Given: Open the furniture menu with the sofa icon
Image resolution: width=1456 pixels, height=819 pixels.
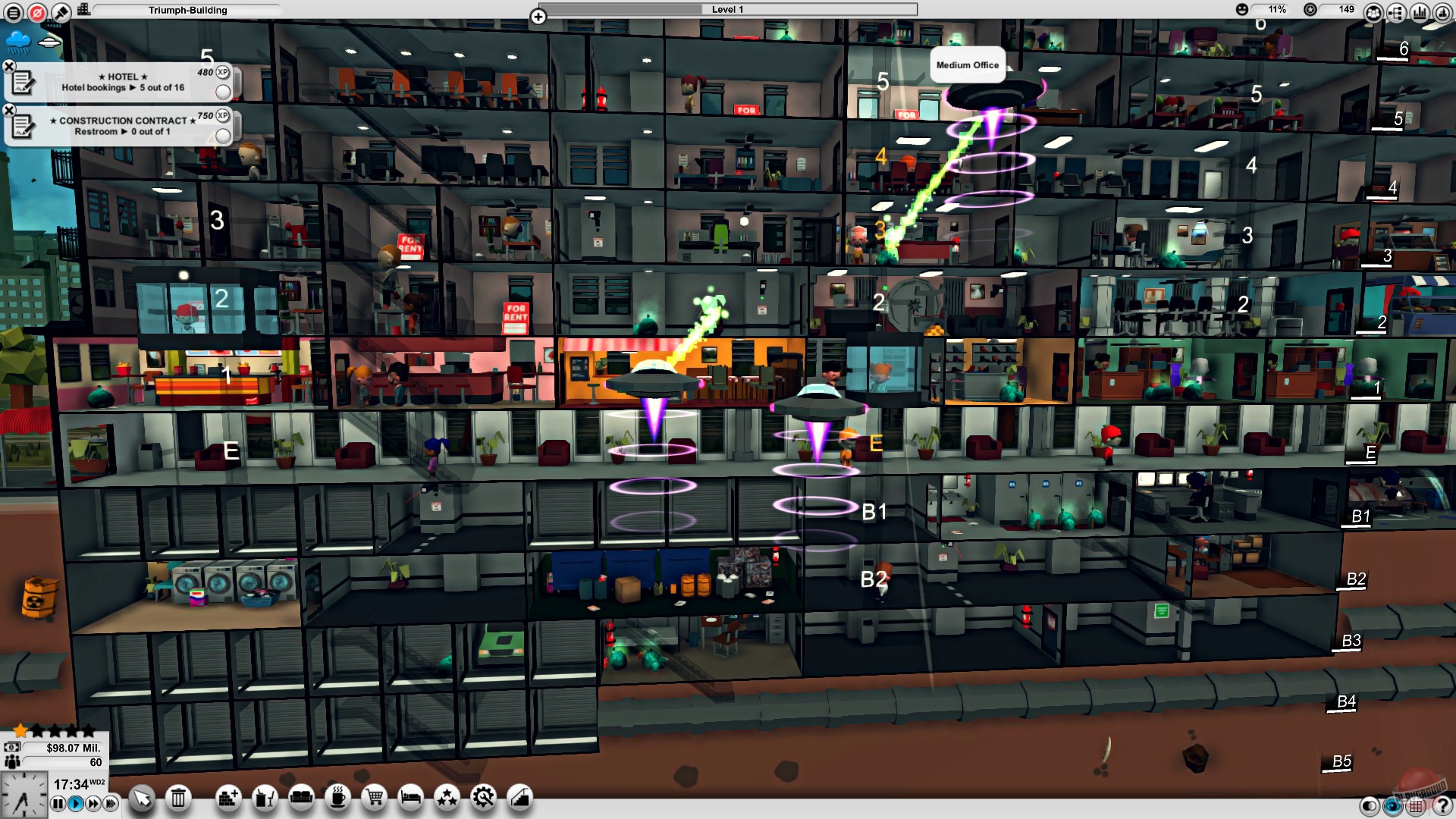Looking at the screenshot, I should pos(302,797).
